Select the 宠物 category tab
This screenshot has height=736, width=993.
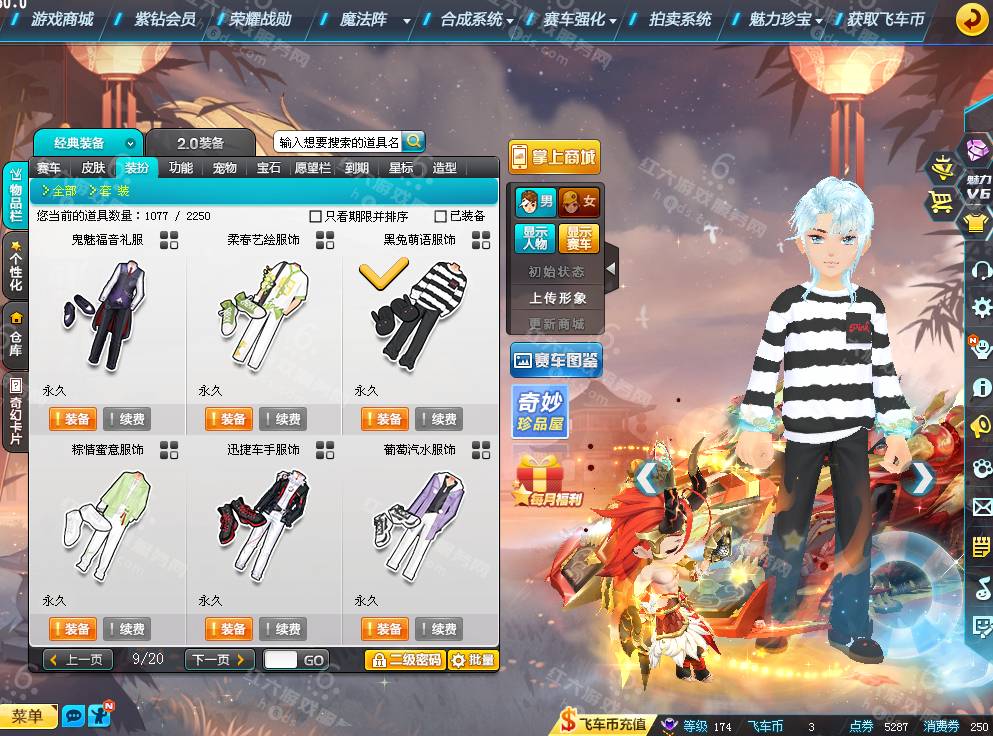pos(225,168)
